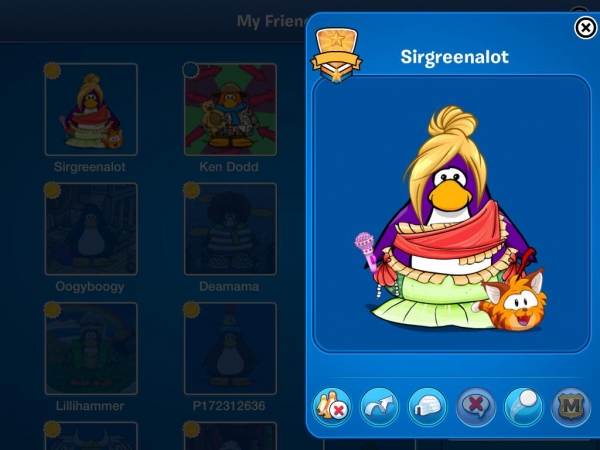Open the moderator M badge button
The image size is (600, 450).
point(571,406)
